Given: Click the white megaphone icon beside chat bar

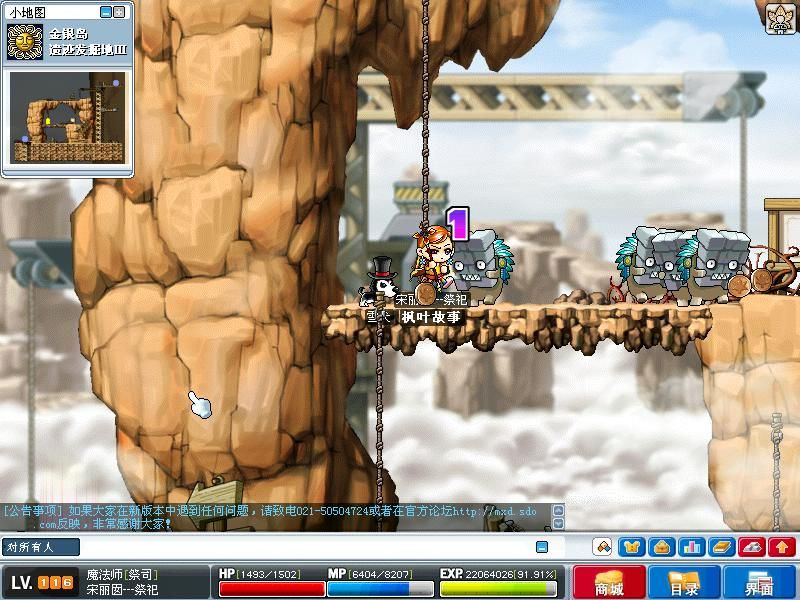Looking at the screenshot, I should (x=602, y=547).
